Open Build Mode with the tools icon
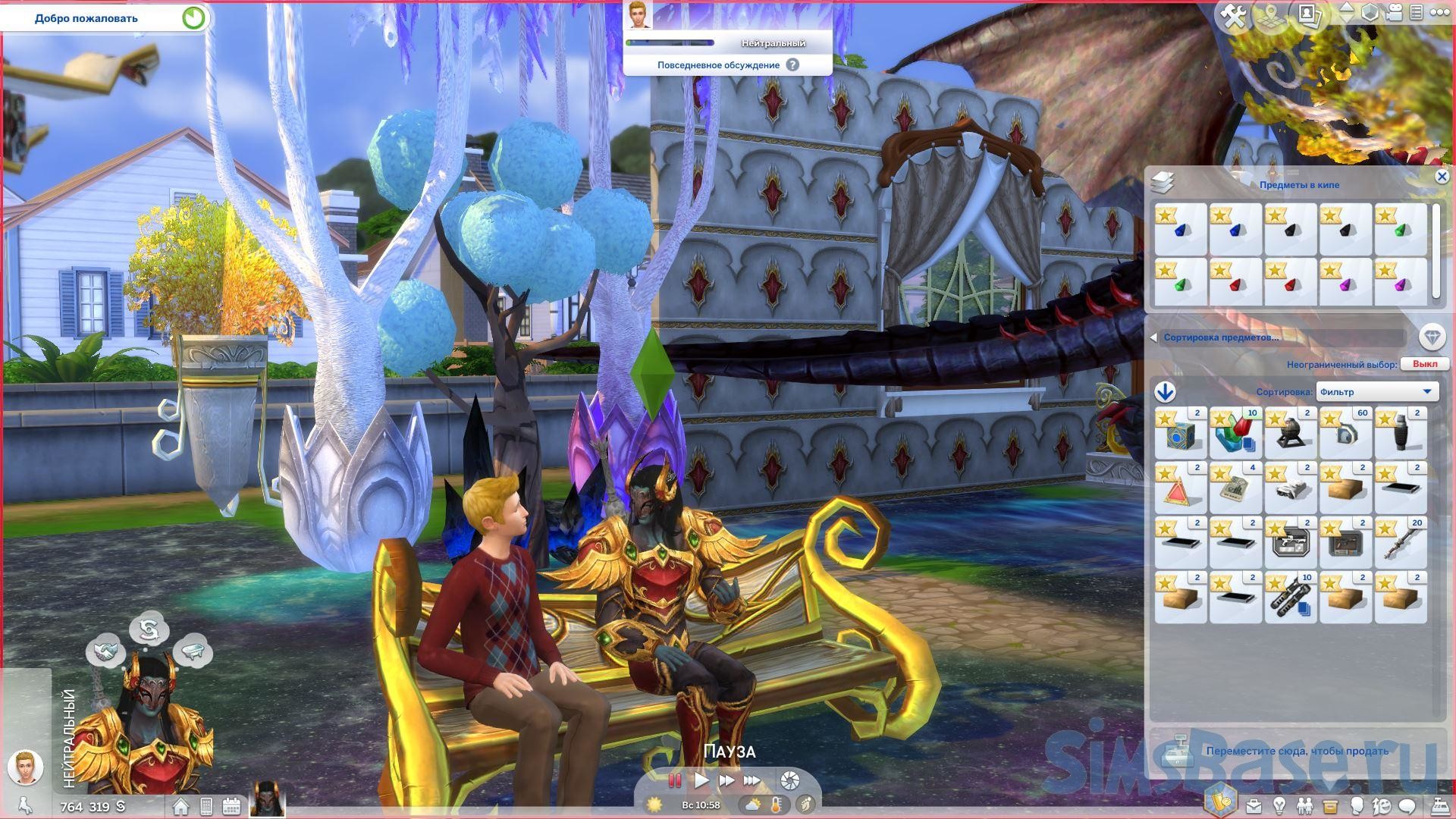 click(x=1235, y=17)
